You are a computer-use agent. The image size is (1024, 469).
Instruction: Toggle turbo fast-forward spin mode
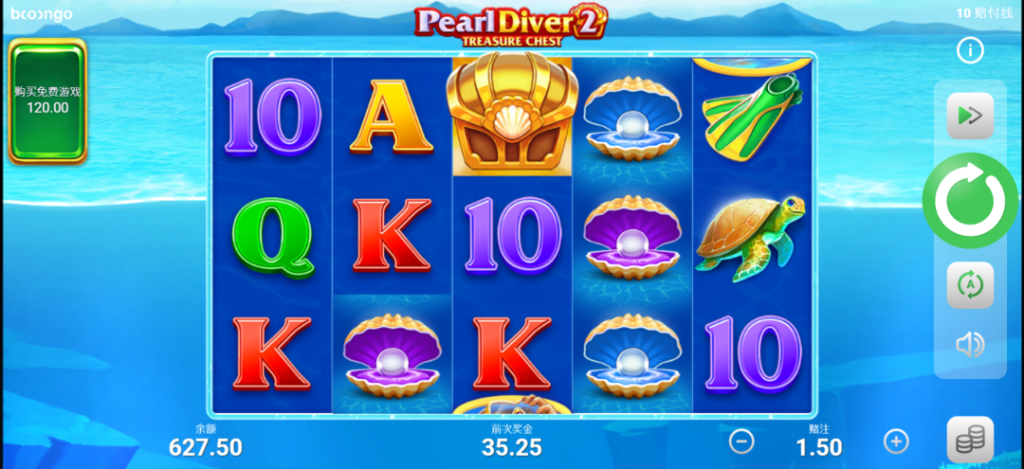coord(969,116)
